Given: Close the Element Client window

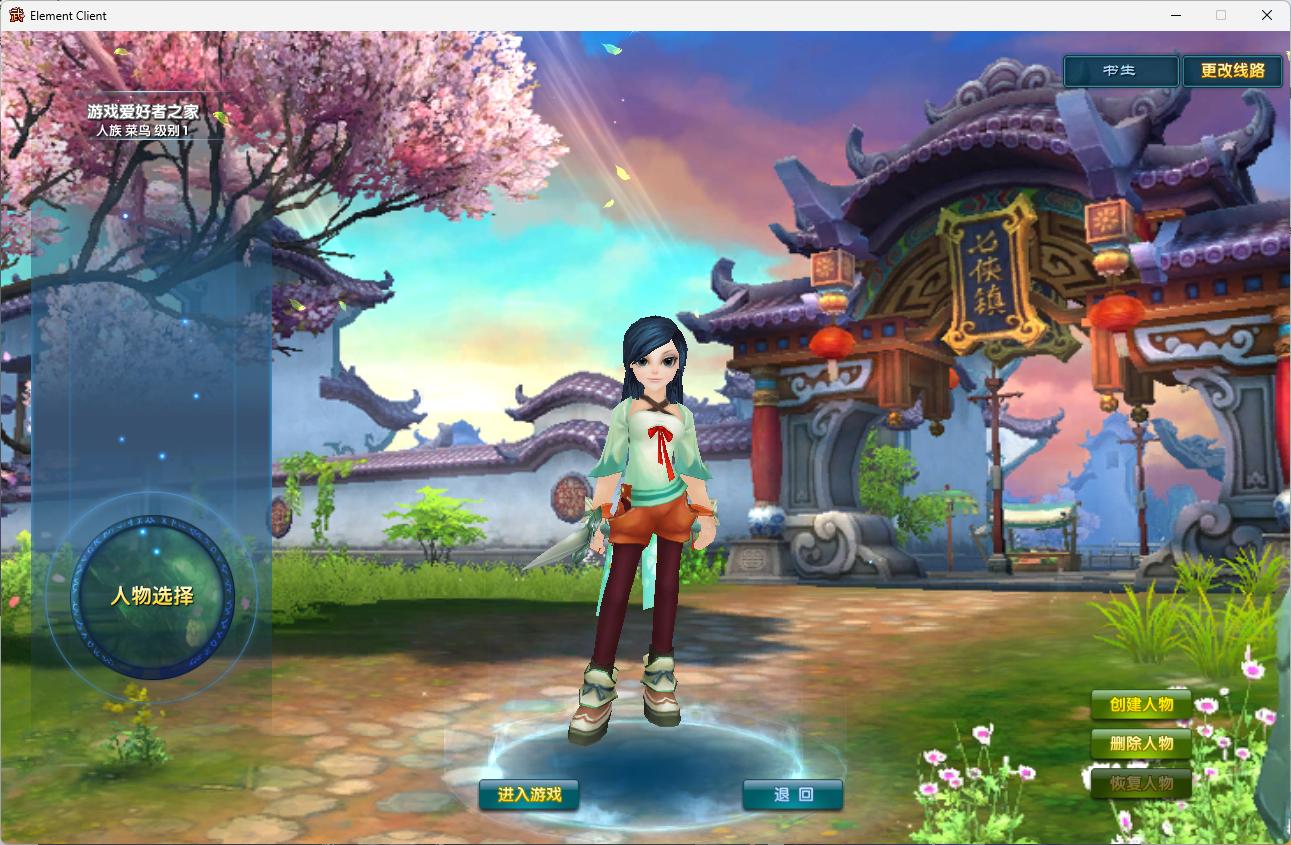Looking at the screenshot, I should (x=1267, y=15).
